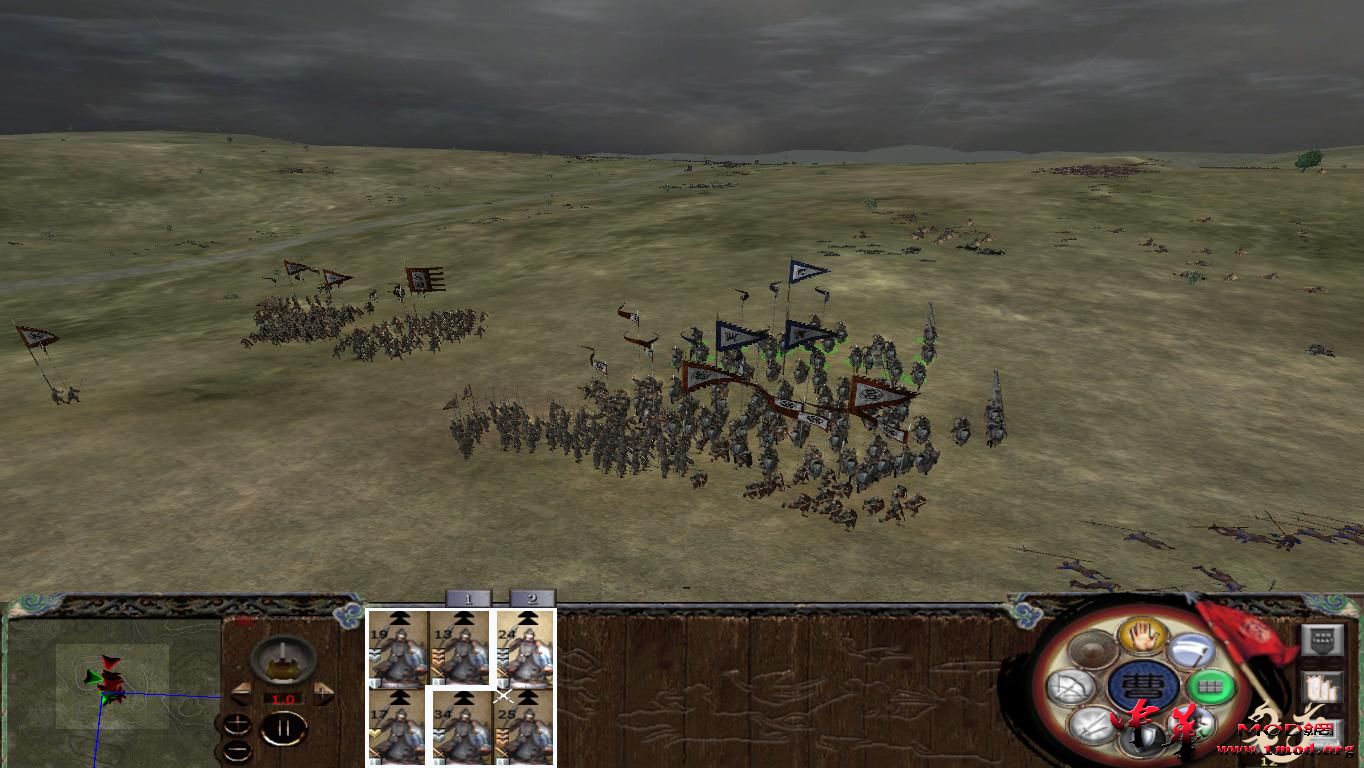Select the green grid formations icon
The image size is (1364, 768).
click(x=1209, y=686)
